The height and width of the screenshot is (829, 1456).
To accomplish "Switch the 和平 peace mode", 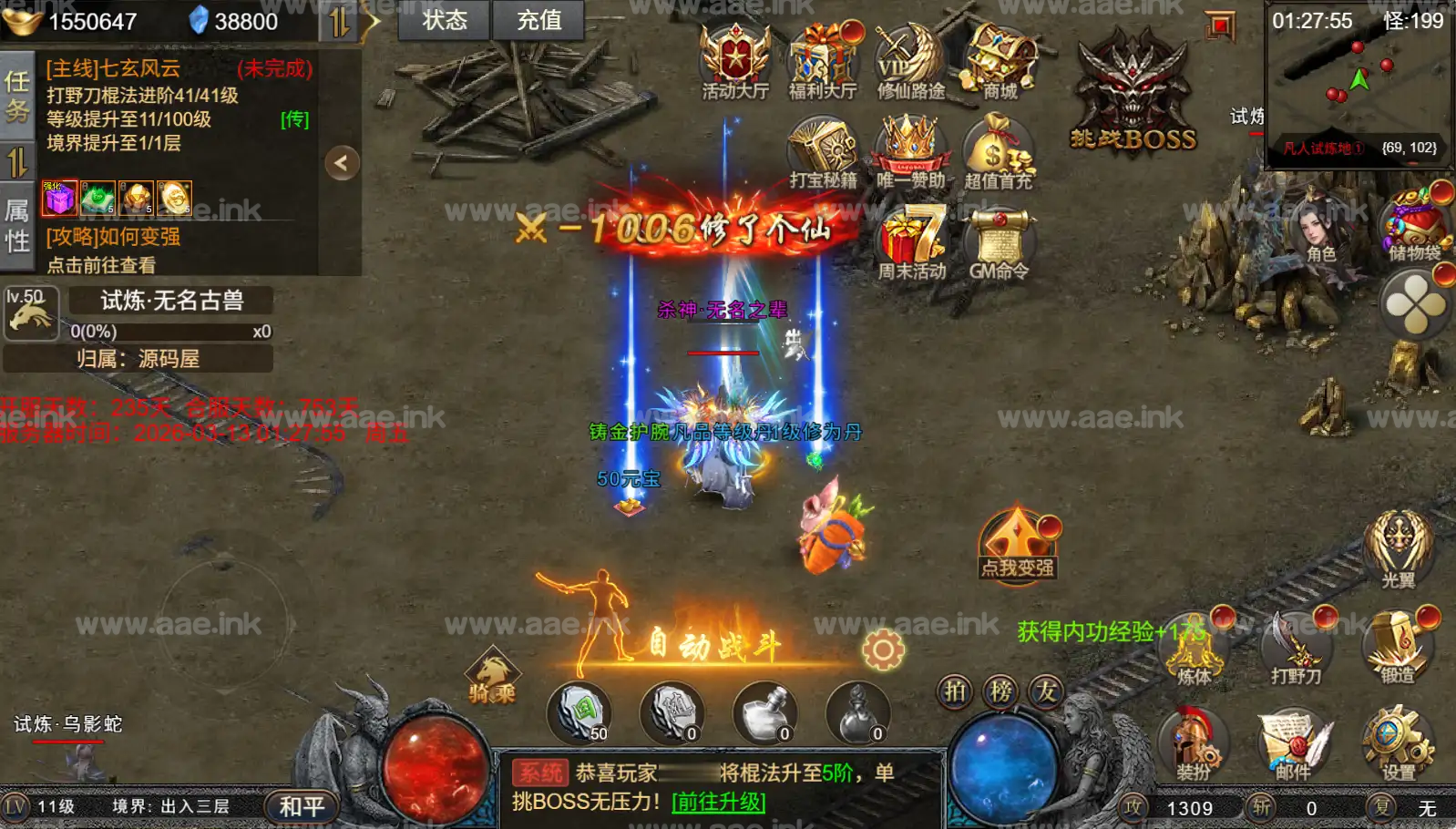I will [x=301, y=807].
